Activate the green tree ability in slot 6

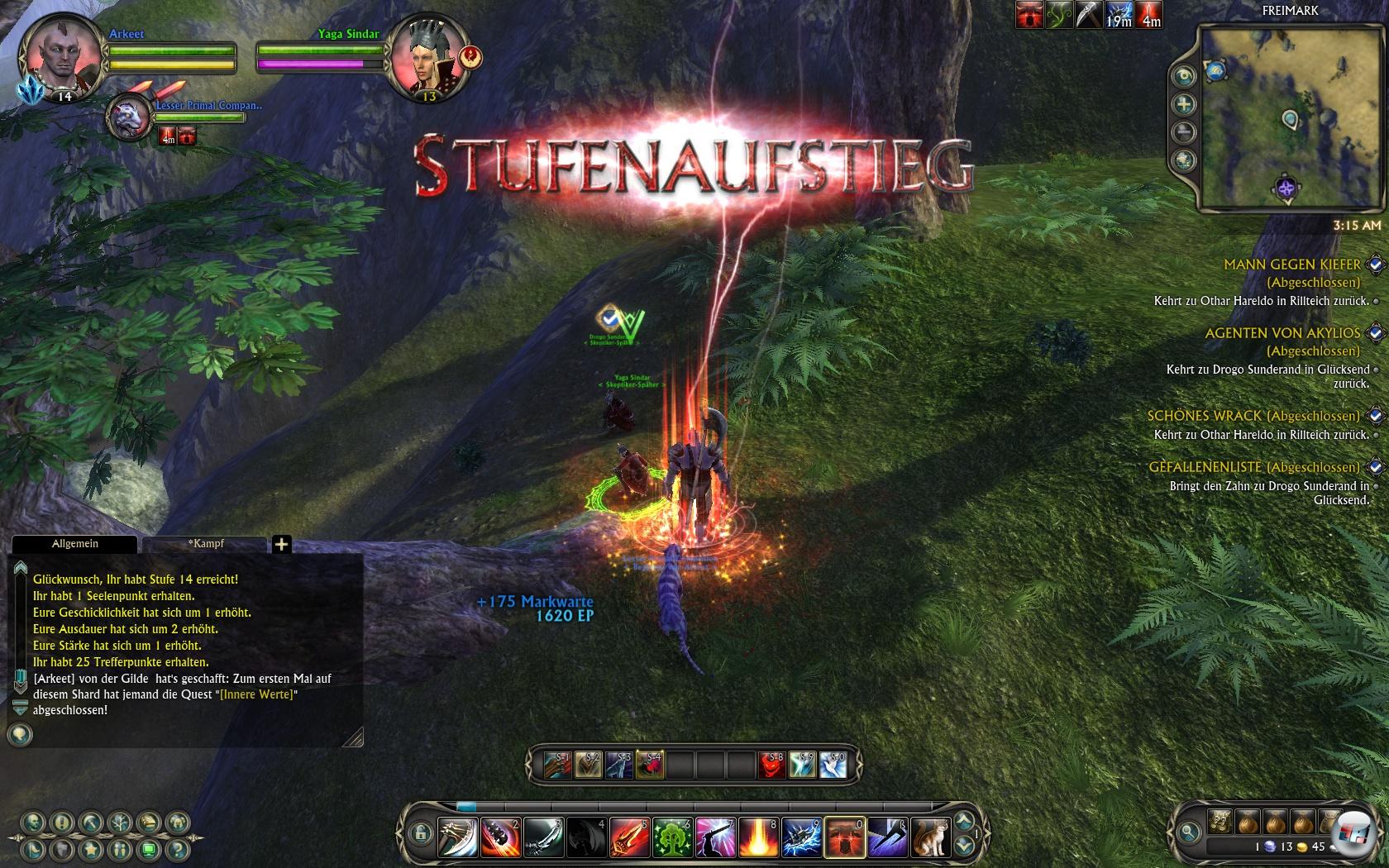click(x=672, y=837)
